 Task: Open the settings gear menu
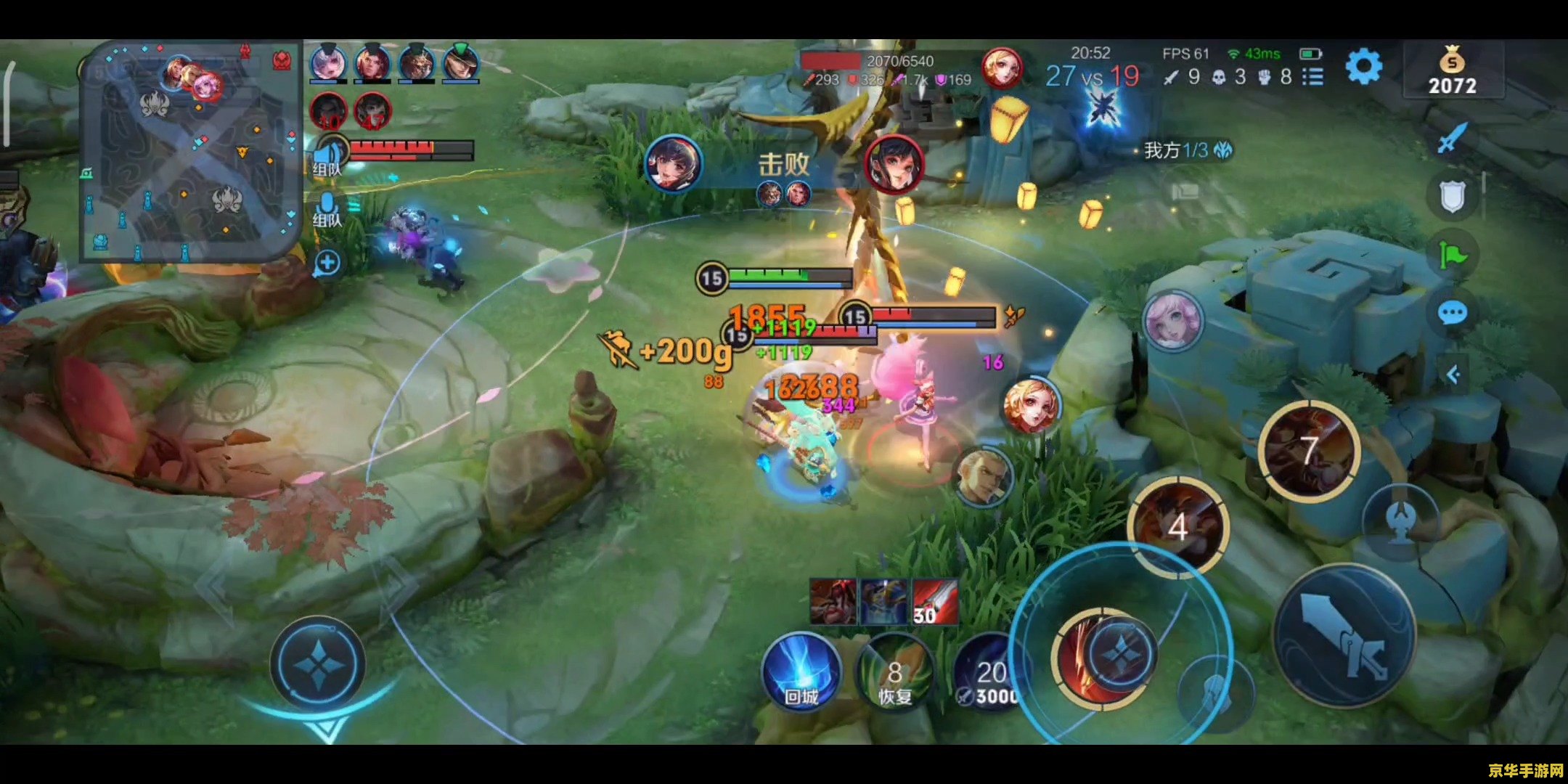[x=1363, y=68]
